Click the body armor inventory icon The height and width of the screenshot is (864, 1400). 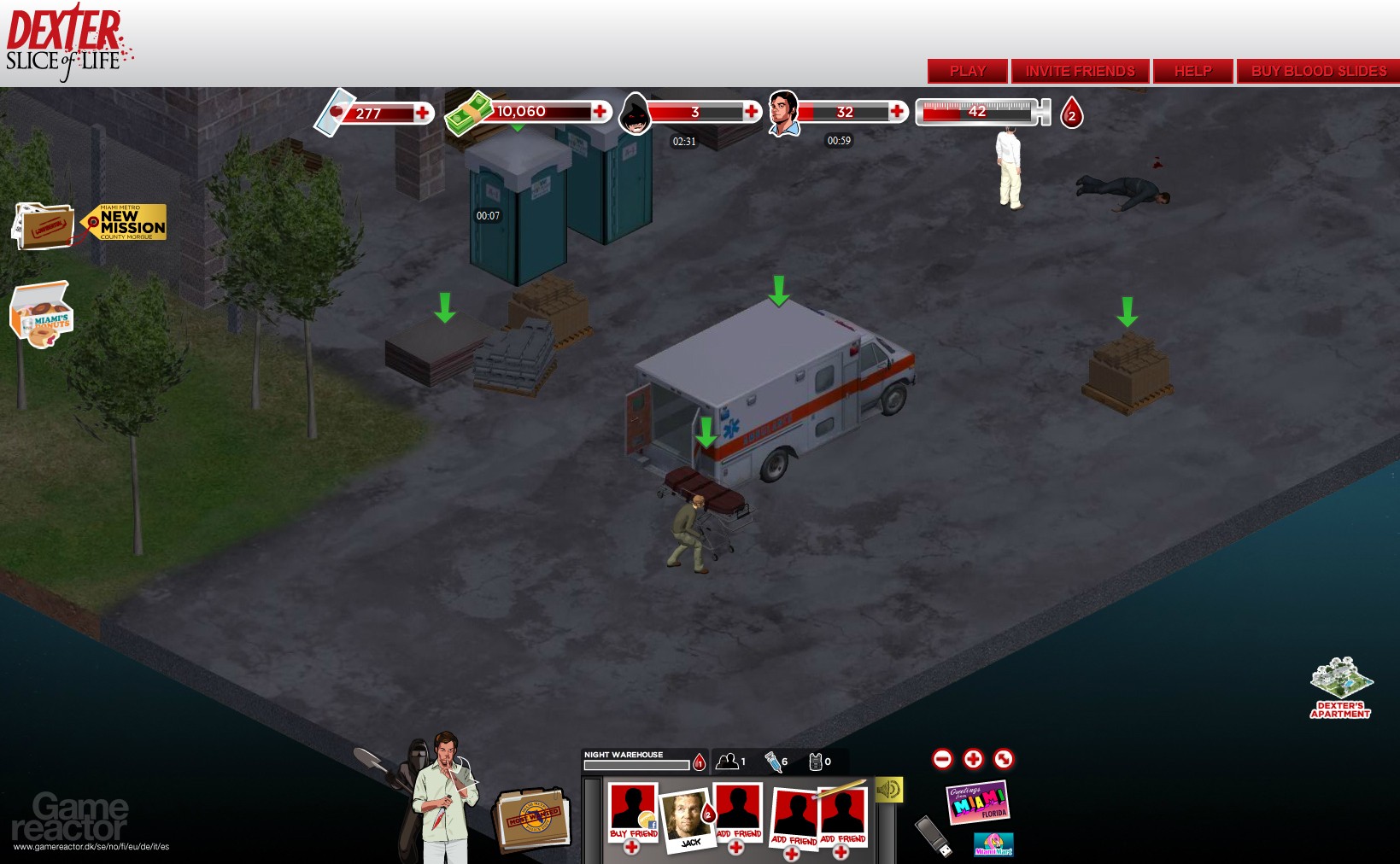point(816,760)
